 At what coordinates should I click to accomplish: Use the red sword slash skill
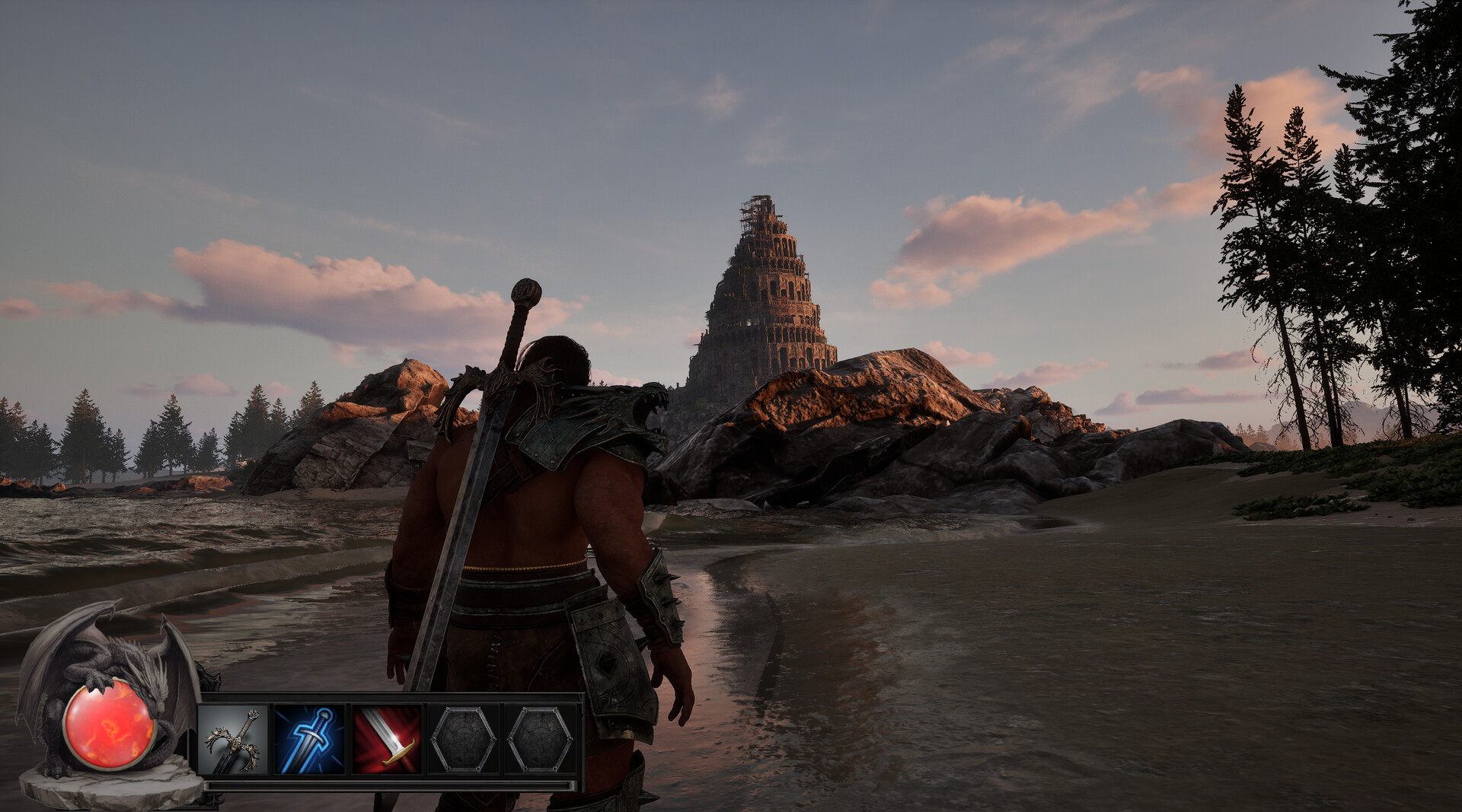(x=387, y=740)
